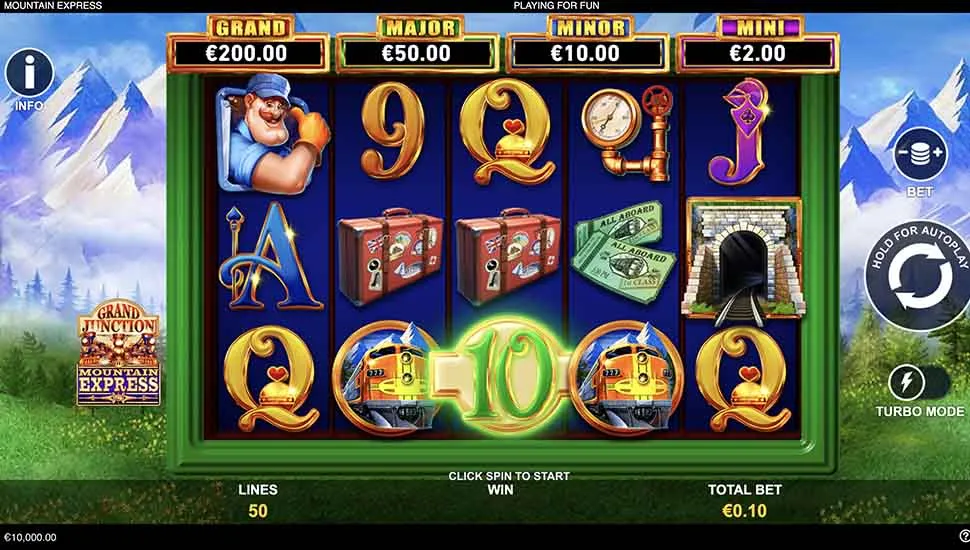Toggle Turbo Mode on
Image resolution: width=970 pixels, height=550 pixels.
(918, 384)
